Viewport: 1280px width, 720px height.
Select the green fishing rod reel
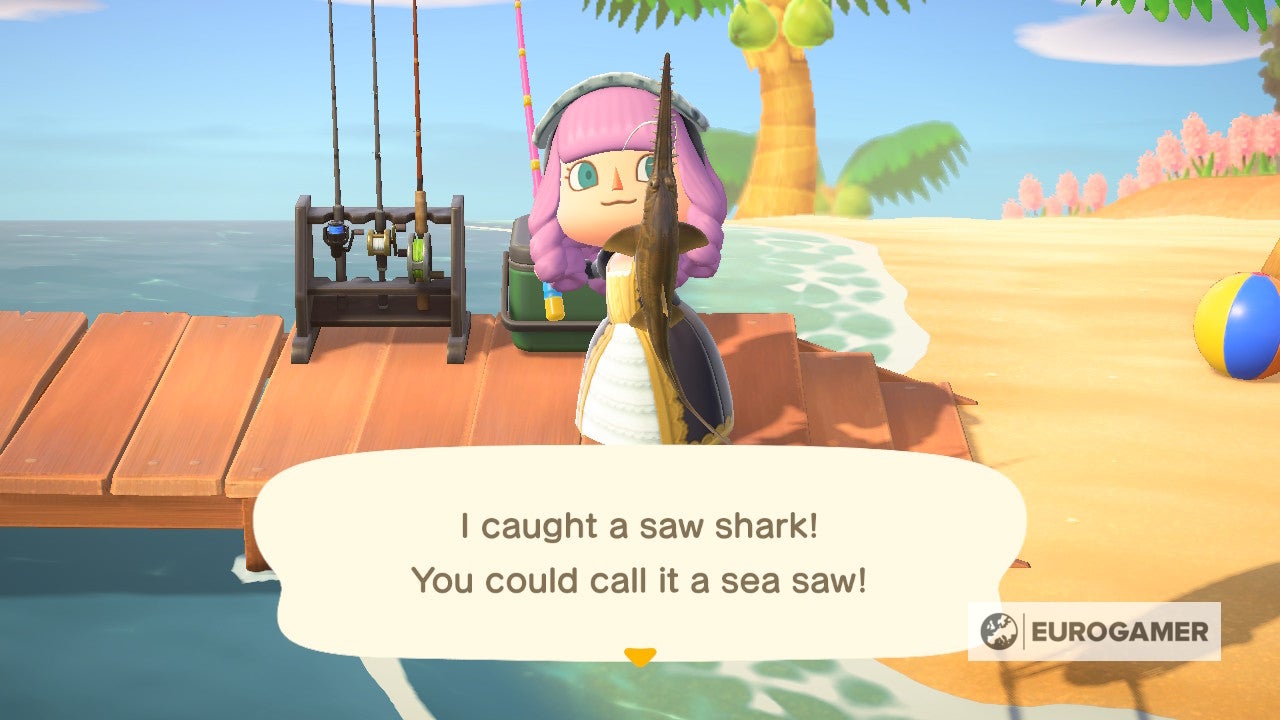click(419, 257)
